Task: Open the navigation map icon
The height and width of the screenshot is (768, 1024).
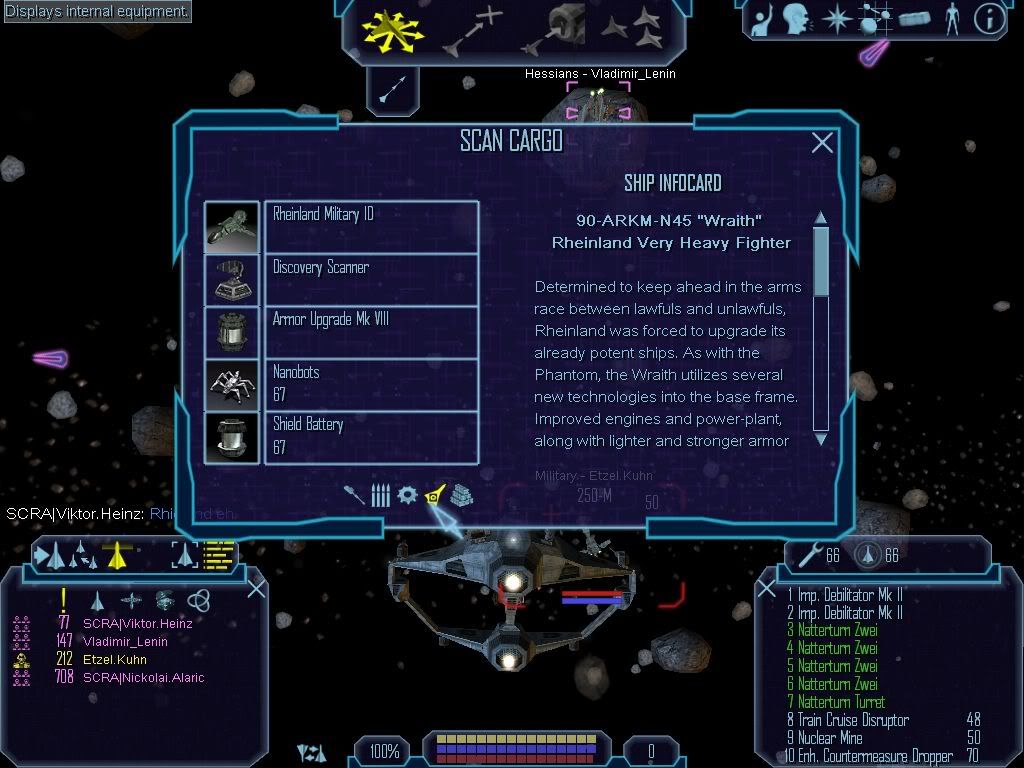Action: click(872, 19)
